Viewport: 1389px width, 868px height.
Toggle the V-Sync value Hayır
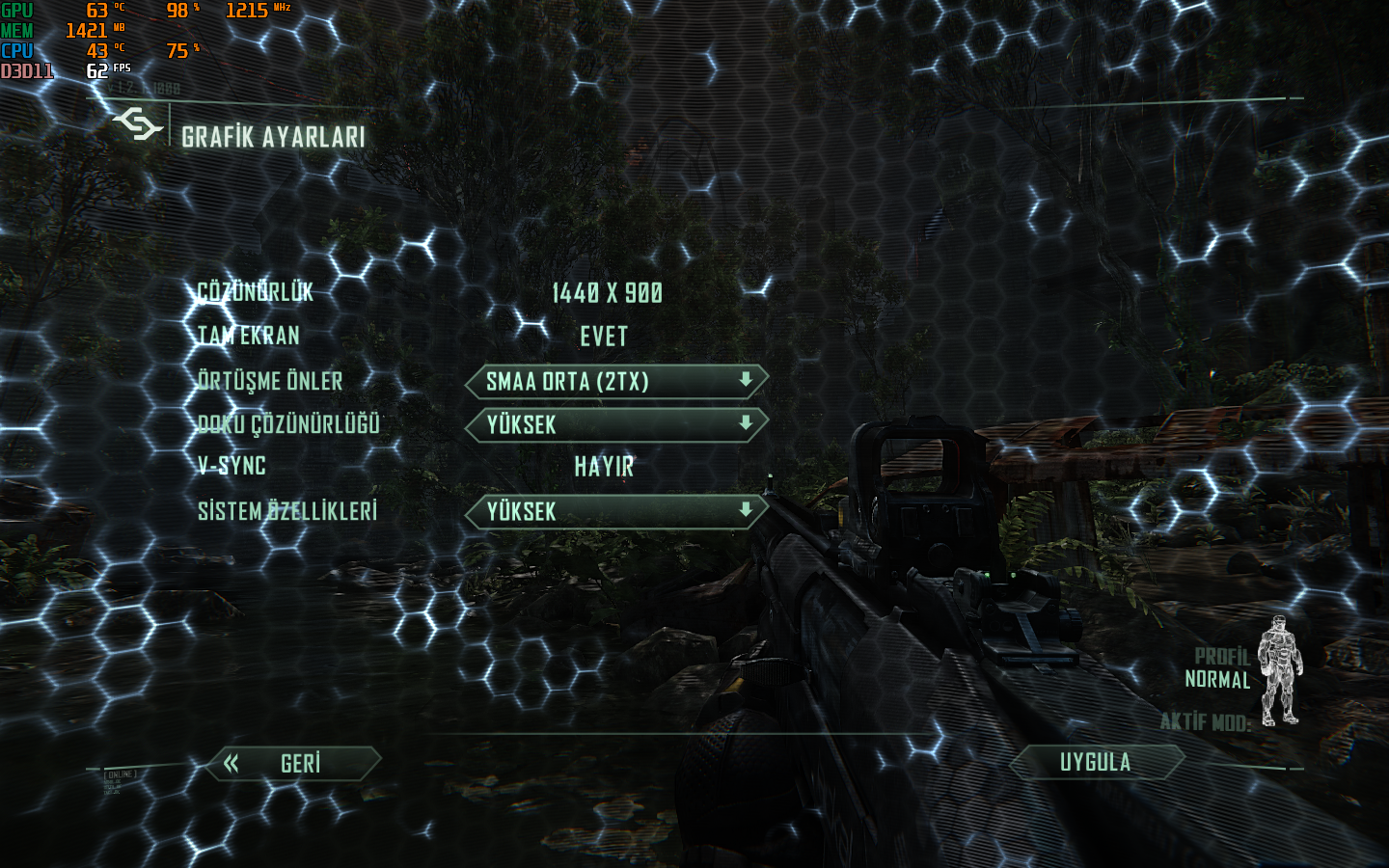click(x=604, y=467)
